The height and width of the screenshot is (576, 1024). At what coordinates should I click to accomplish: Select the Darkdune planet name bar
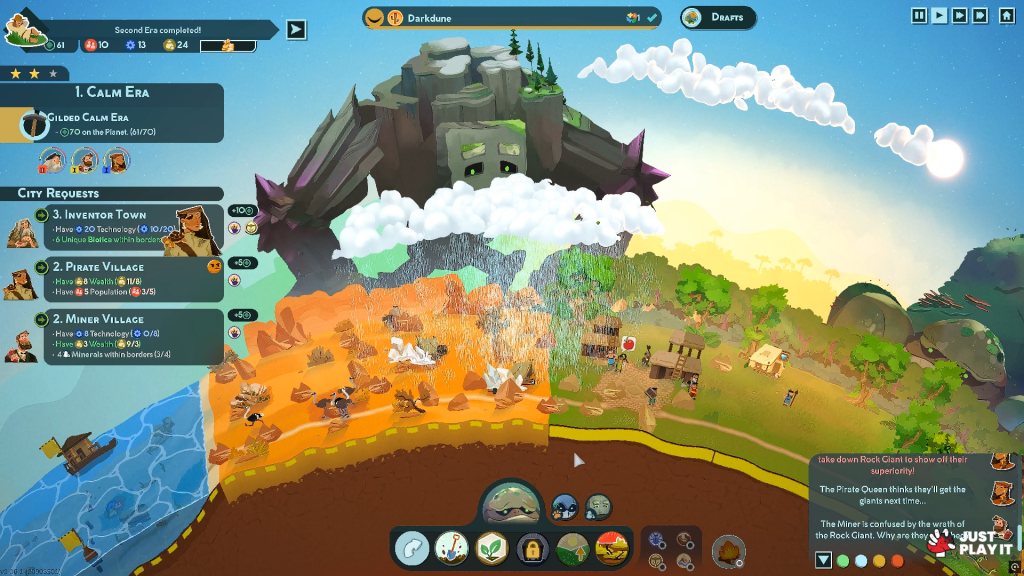511,17
